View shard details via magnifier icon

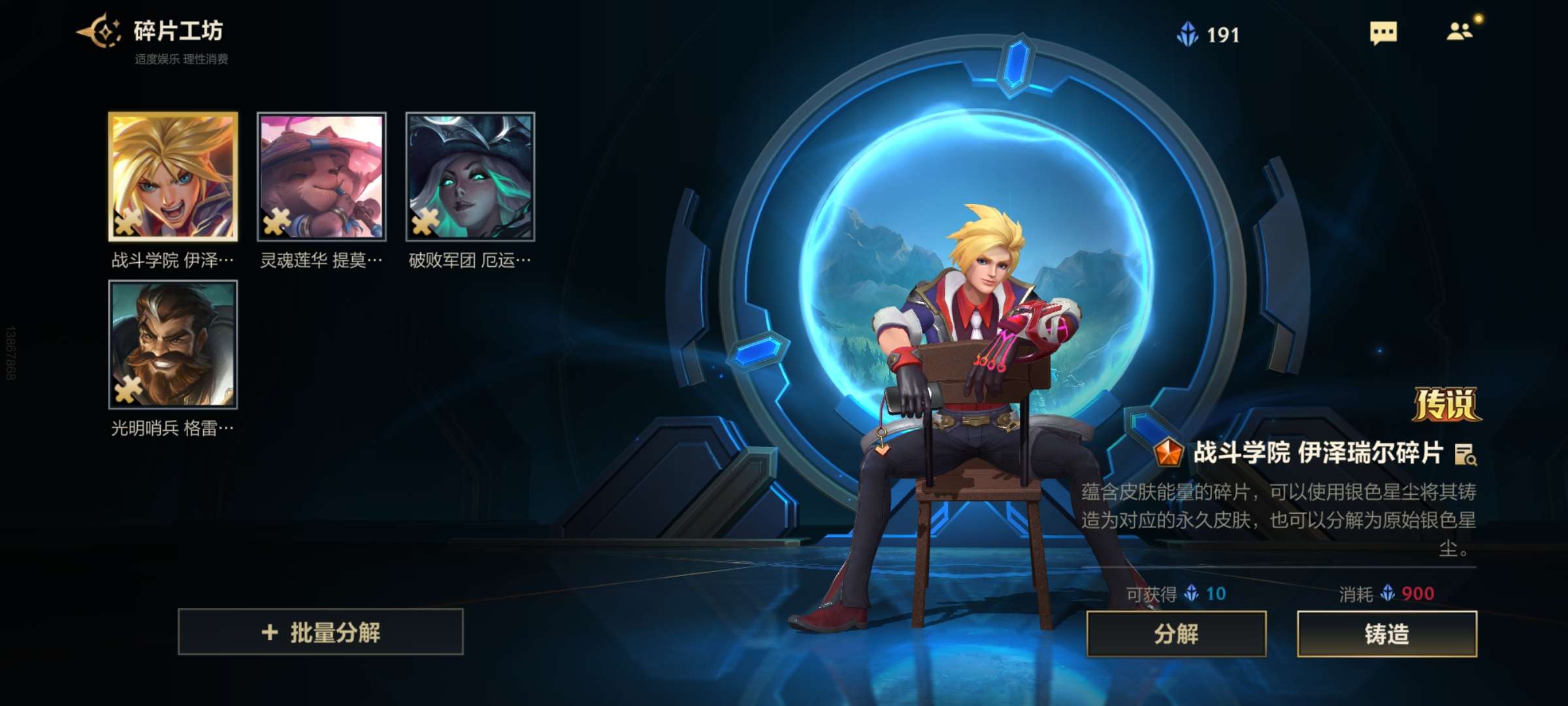coord(1465,454)
